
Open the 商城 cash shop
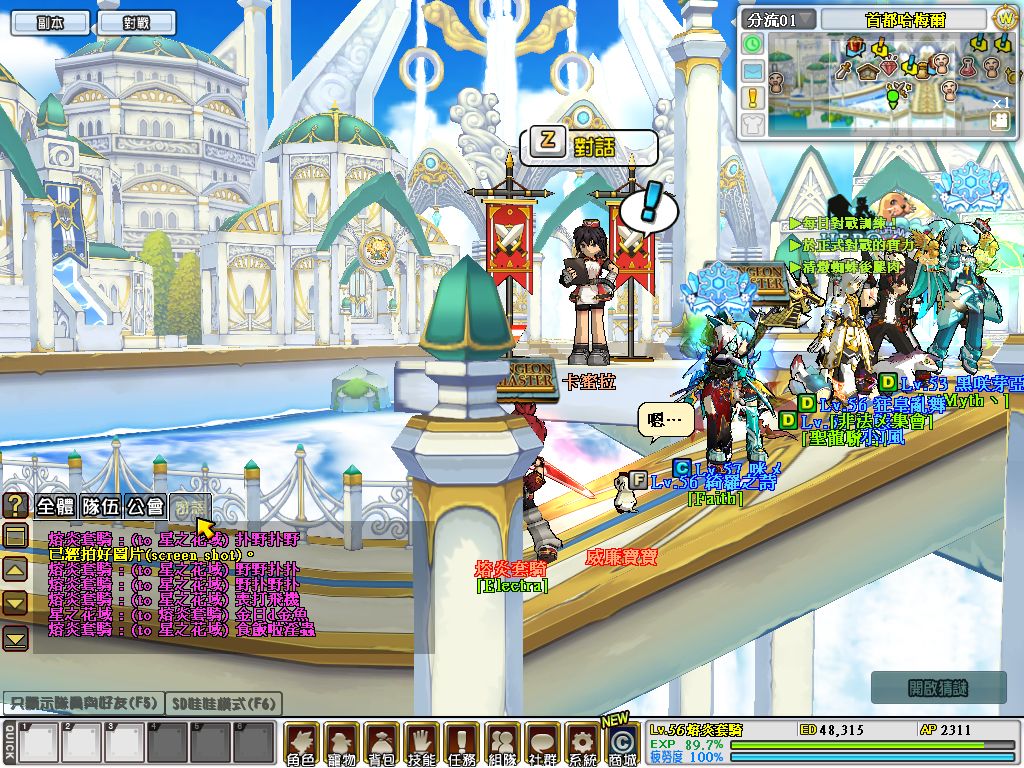[622, 745]
